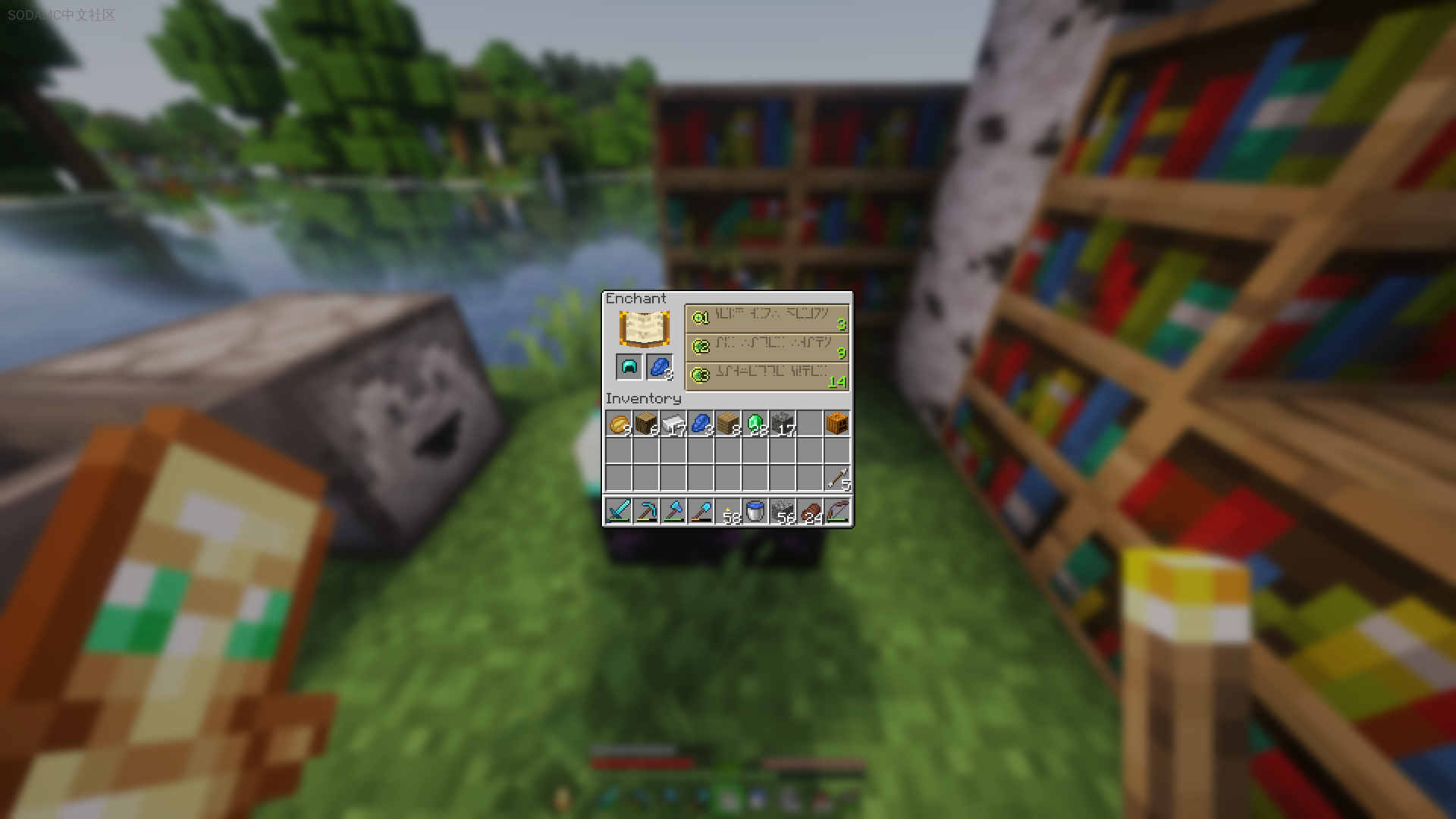Select the diamond sword in the hotbar
Screen dimensions: 1456x819
618,511
